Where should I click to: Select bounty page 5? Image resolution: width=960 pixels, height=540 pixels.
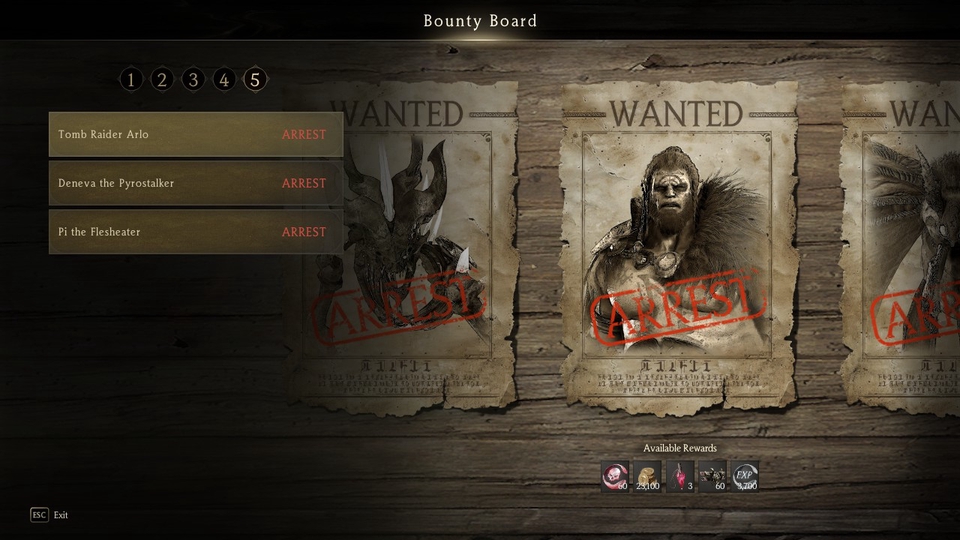click(255, 79)
